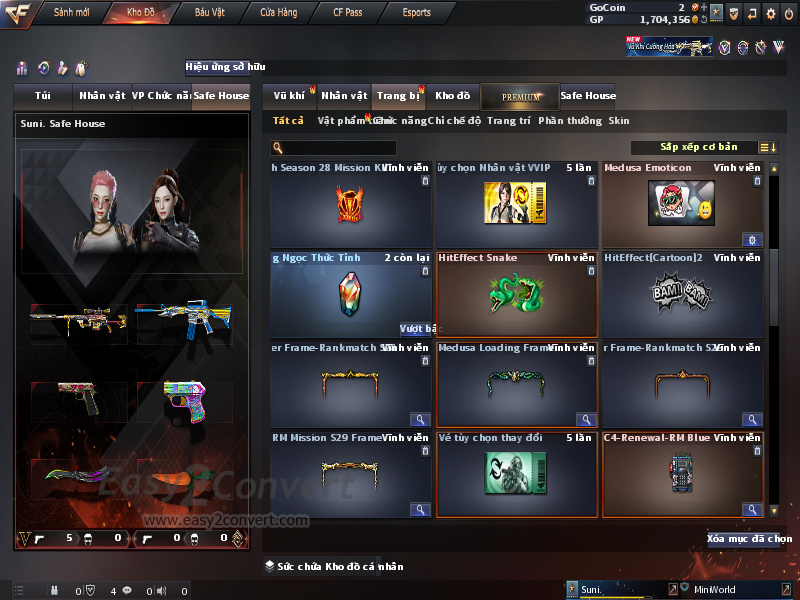Filter items by Phần thưởng
The height and width of the screenshot is (600, 800).
(x=570, y=121)
